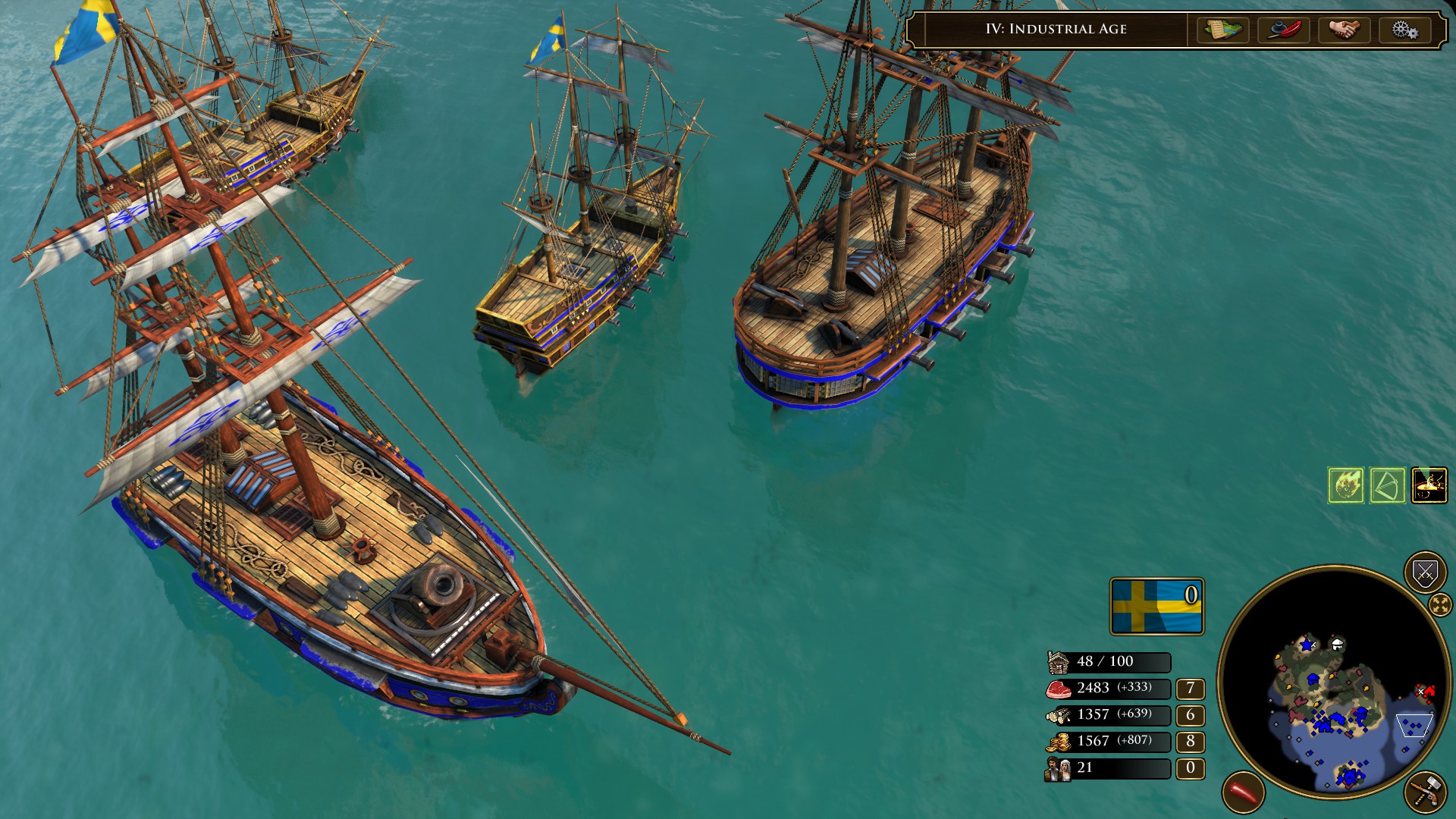Open the diplomacy handshake menu
Screen dimensions: 1456x819
coord(1344,30)
